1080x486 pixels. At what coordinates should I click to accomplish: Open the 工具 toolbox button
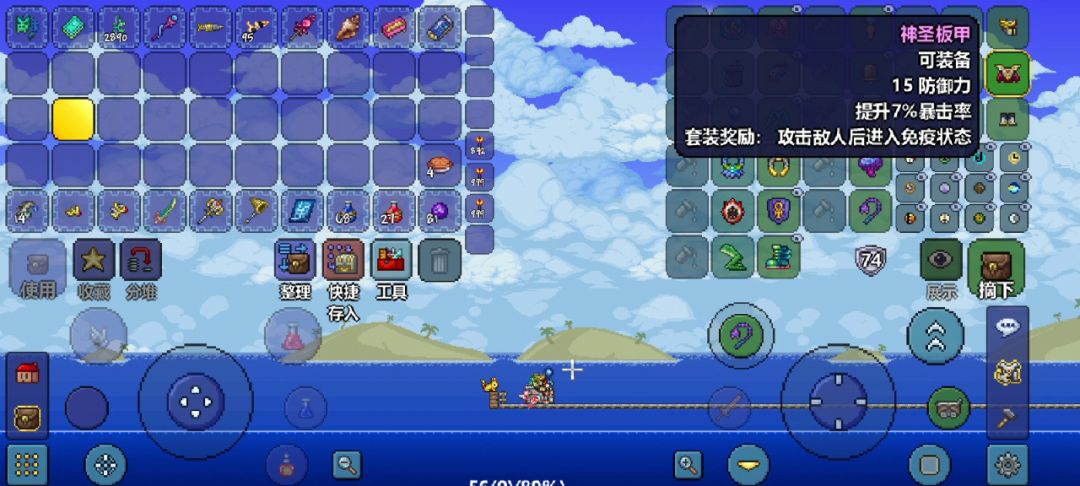tap(391, 260)
